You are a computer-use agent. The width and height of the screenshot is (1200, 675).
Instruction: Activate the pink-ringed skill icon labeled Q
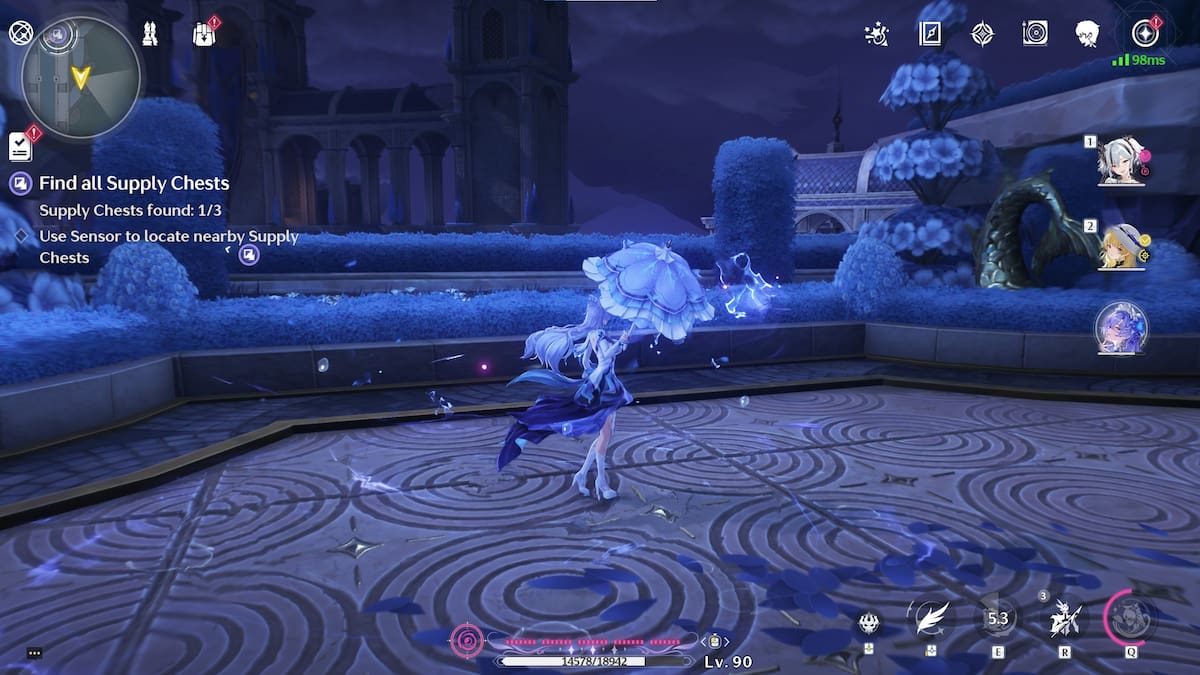point(1131,617)
